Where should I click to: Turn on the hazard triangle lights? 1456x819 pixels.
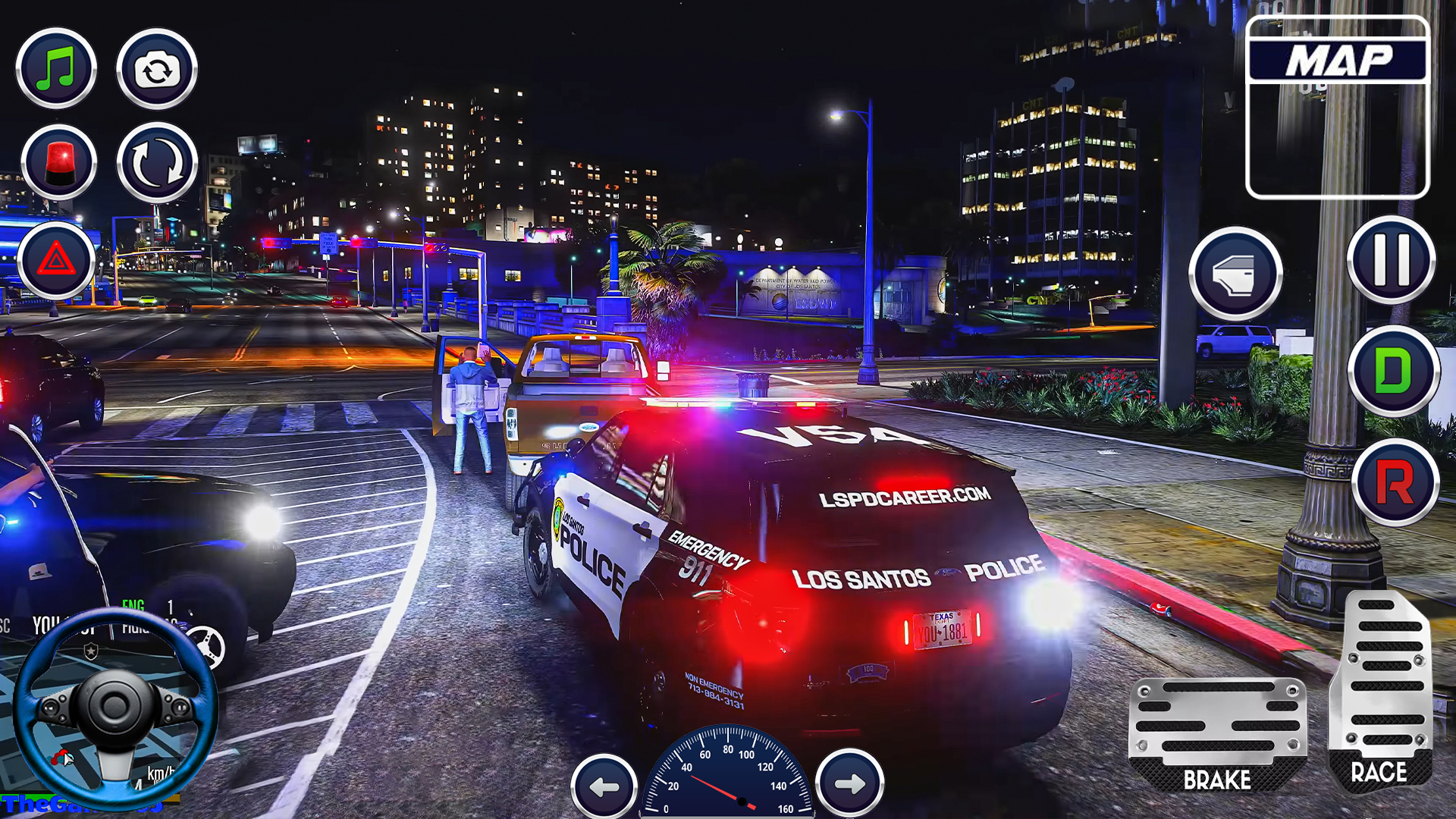click(56, 260)
